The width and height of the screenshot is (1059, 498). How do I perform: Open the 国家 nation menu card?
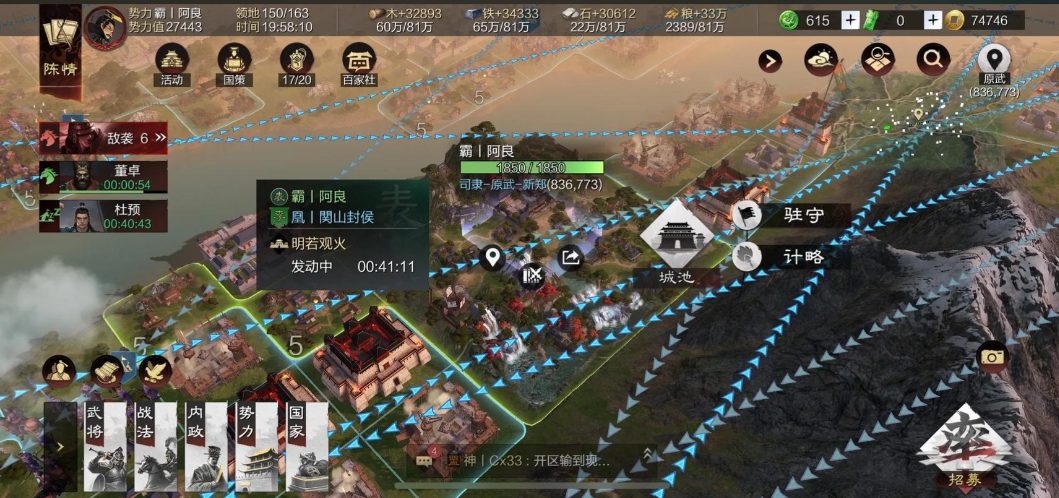pyautogui.click(x=306, y=447)
